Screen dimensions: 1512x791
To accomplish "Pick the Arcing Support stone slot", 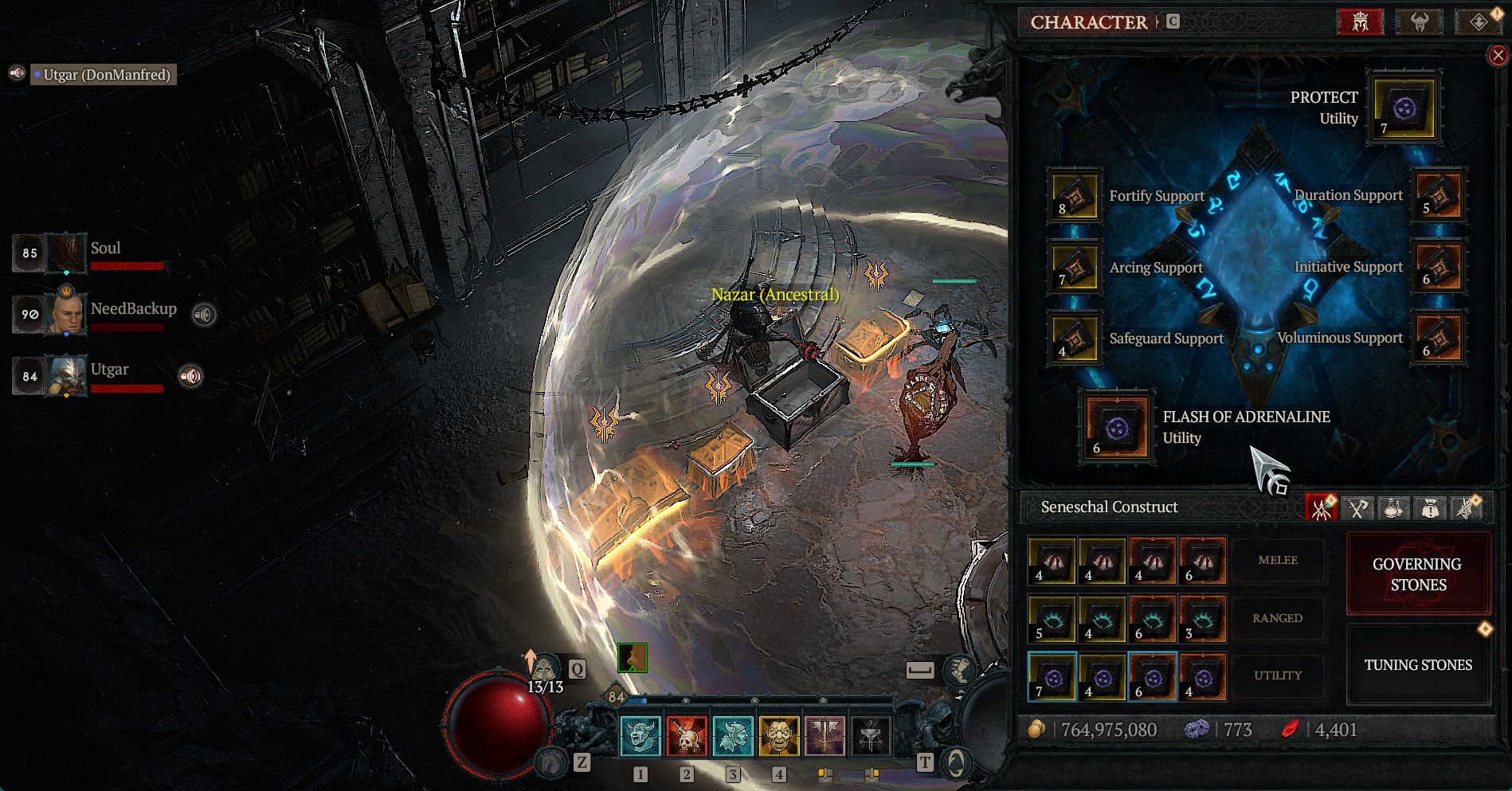I will [1075, 268].
